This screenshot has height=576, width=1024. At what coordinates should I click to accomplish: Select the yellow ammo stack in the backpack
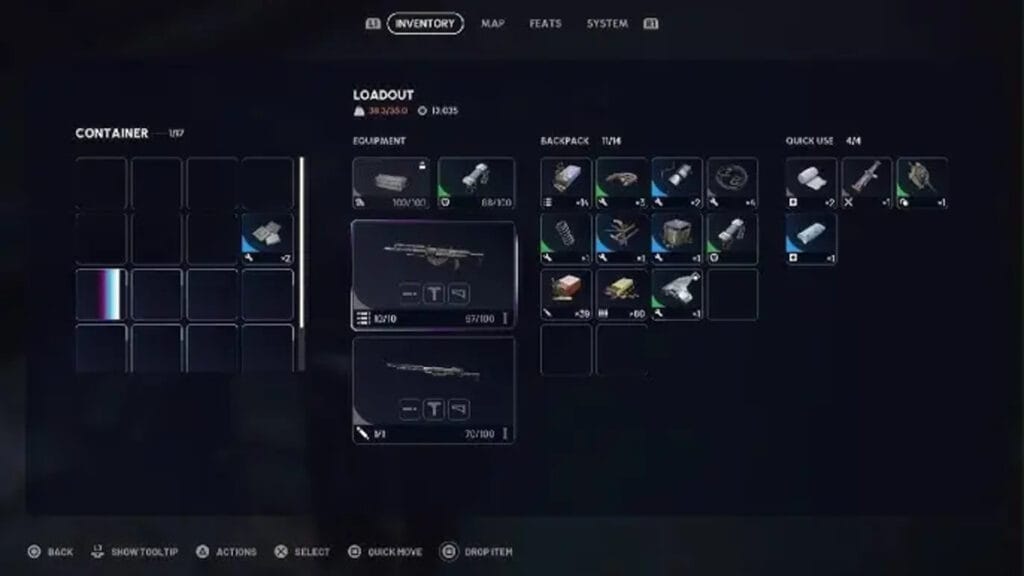point(621,293)
